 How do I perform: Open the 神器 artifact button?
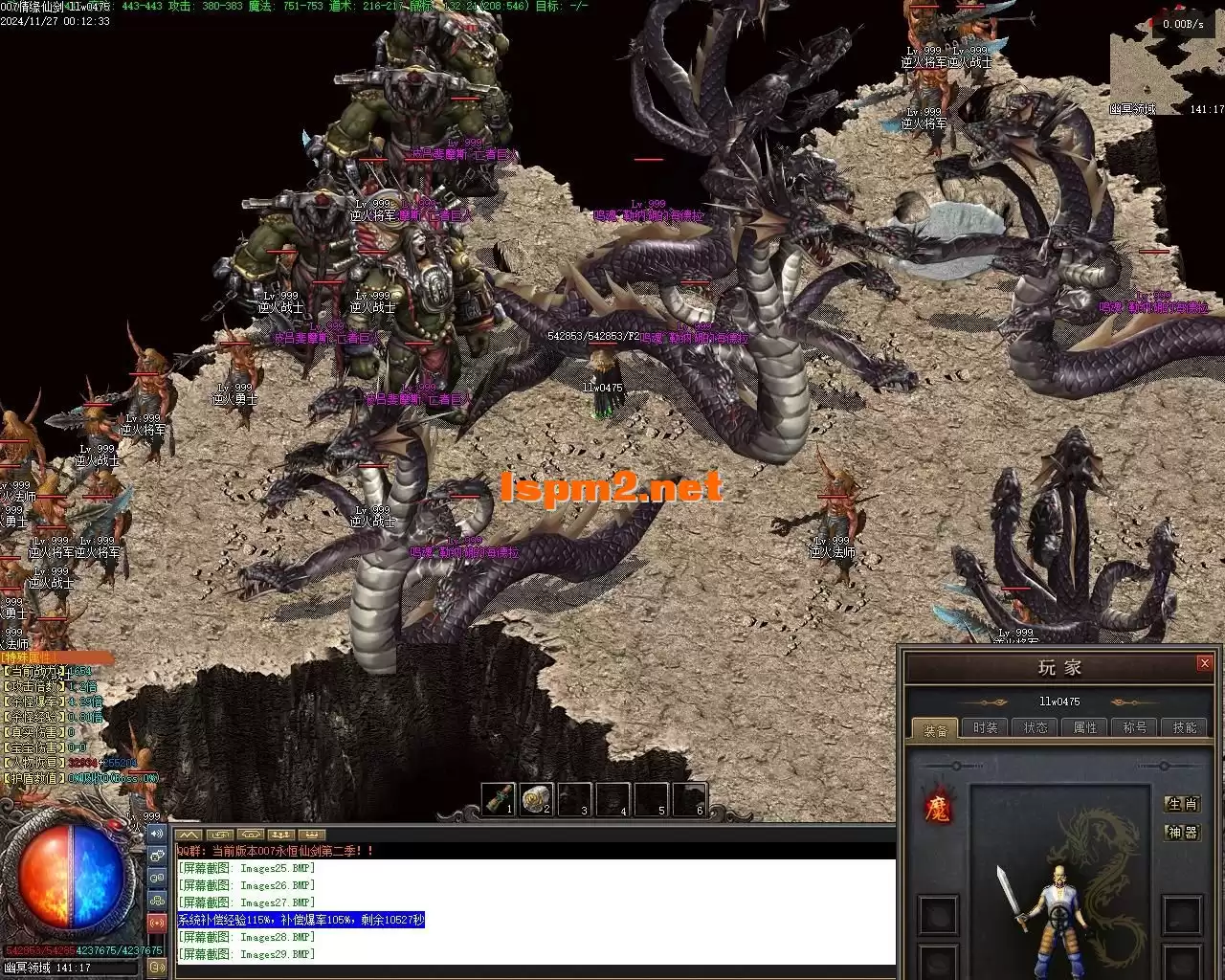click(1182, 833)
